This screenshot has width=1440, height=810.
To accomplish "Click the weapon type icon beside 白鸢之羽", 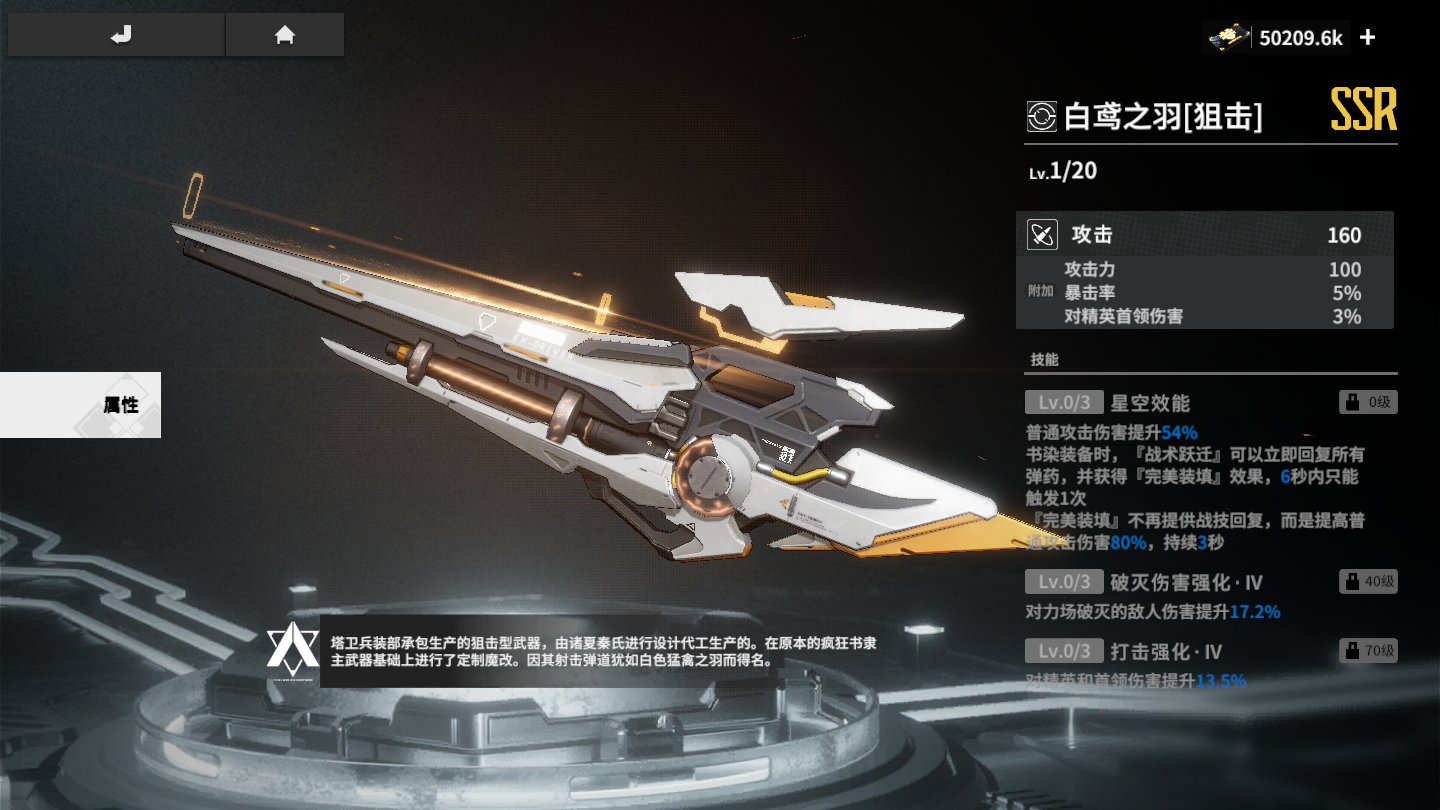I will [1041, 117].
